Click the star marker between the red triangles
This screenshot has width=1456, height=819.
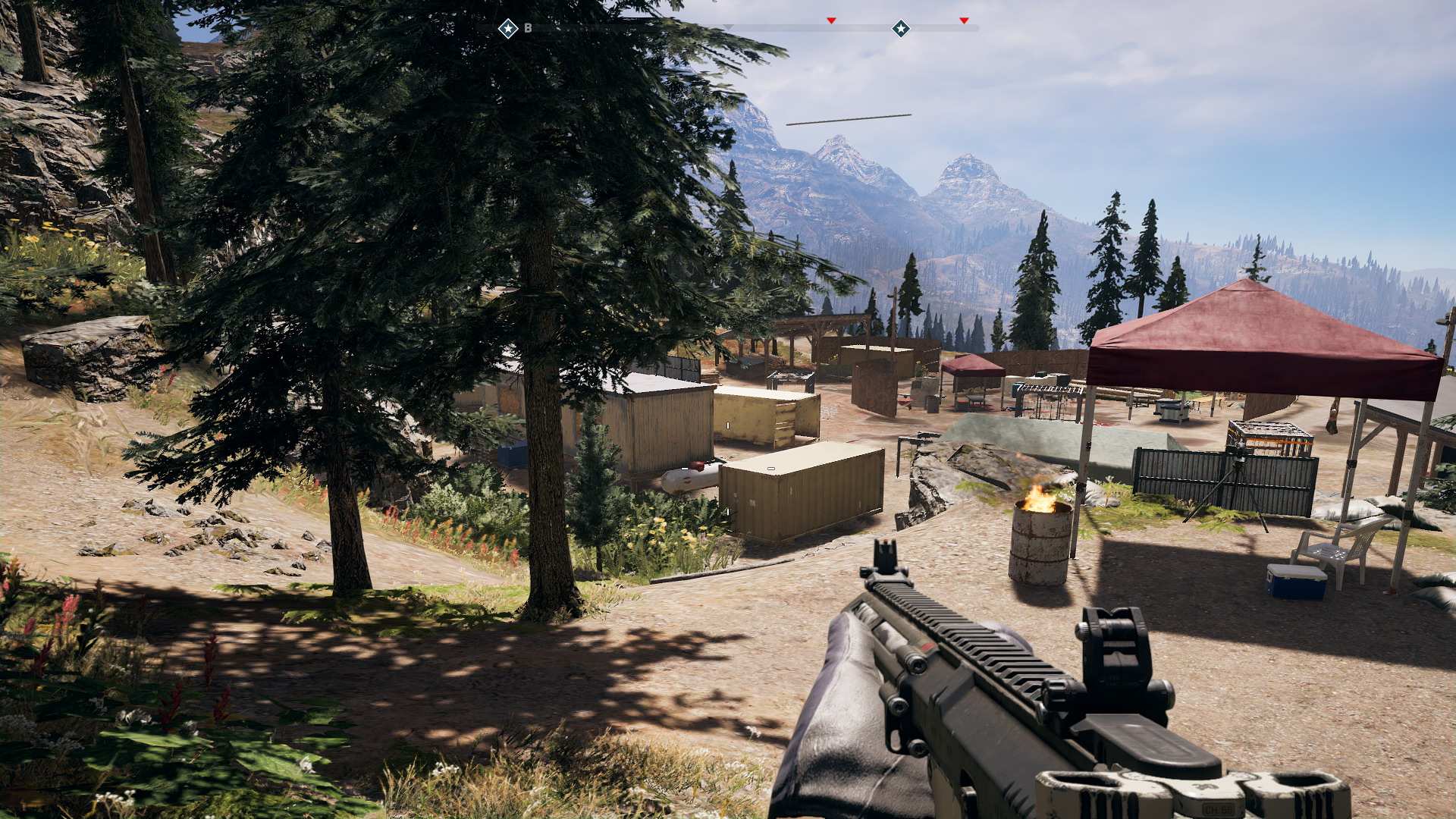tap(900, 29)
